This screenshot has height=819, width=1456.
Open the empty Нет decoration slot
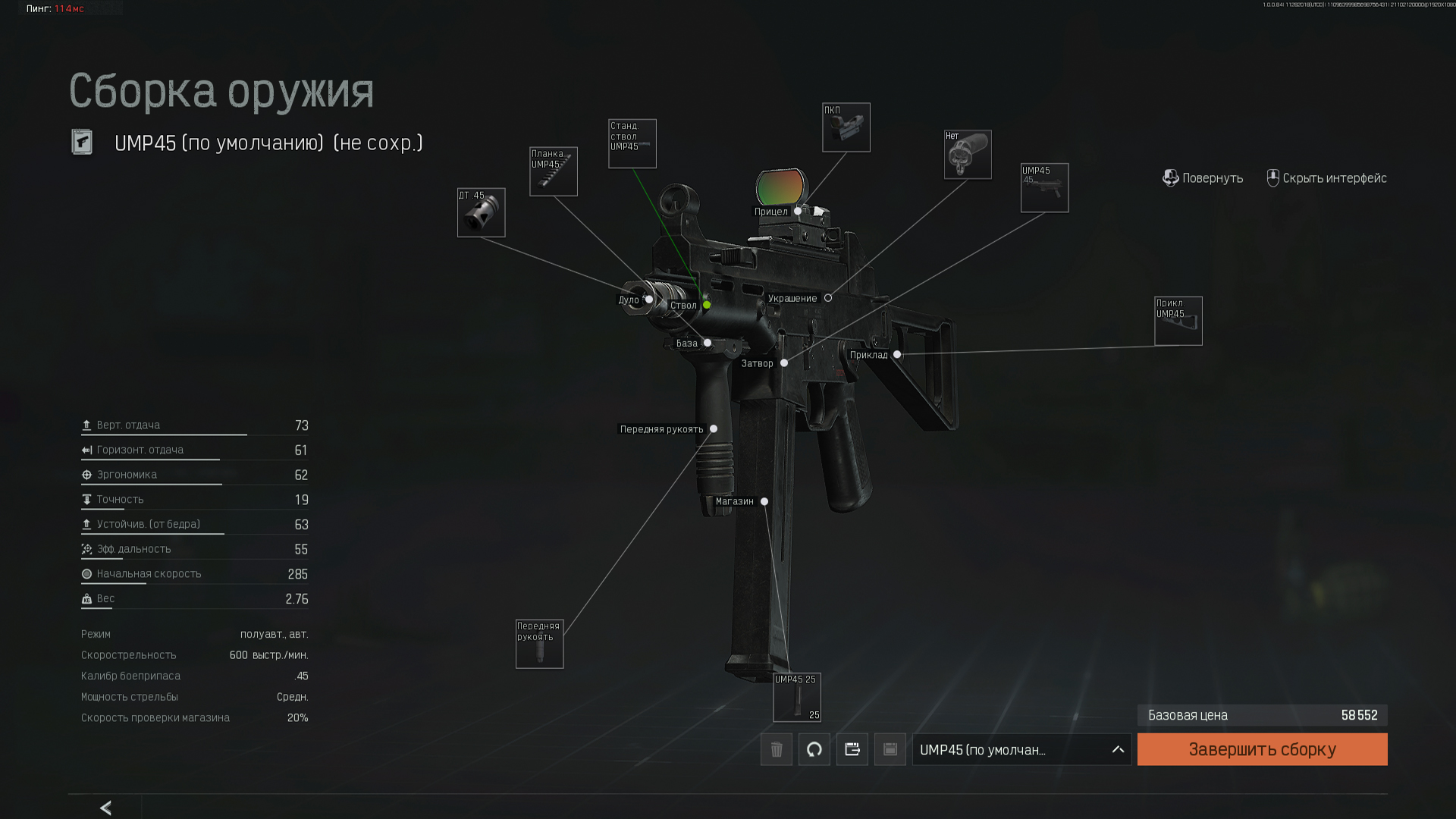968,155
